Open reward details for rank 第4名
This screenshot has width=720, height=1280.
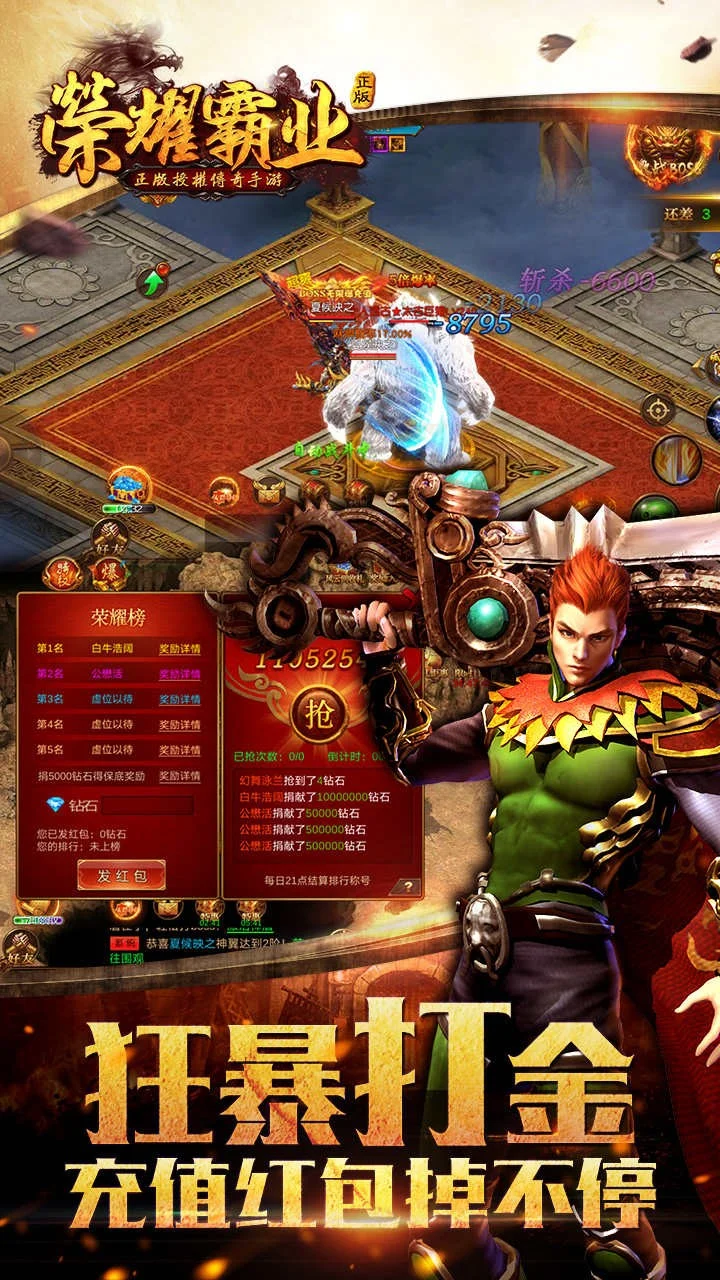point(180,724)
